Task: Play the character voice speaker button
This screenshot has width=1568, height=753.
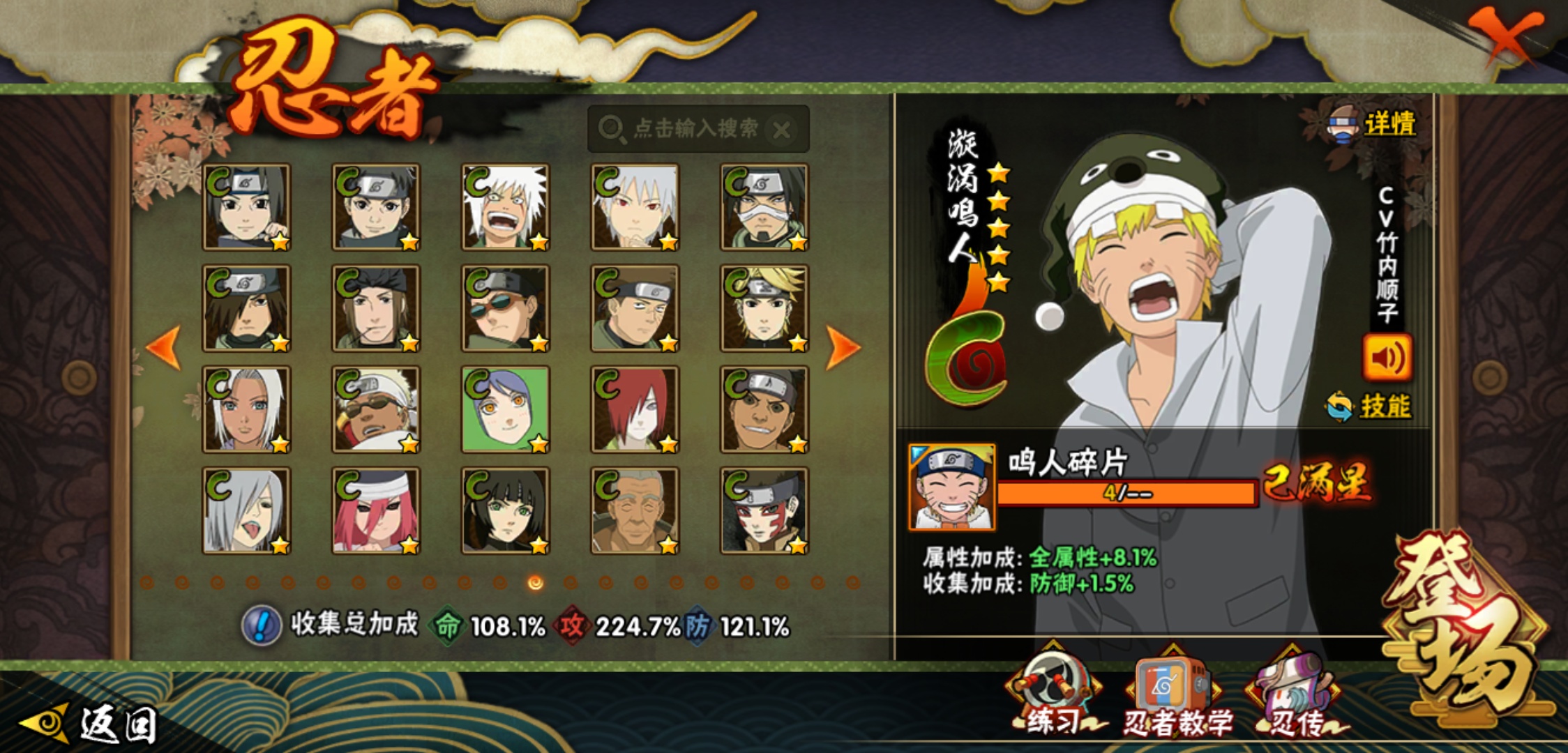Action: point(1387,358)
